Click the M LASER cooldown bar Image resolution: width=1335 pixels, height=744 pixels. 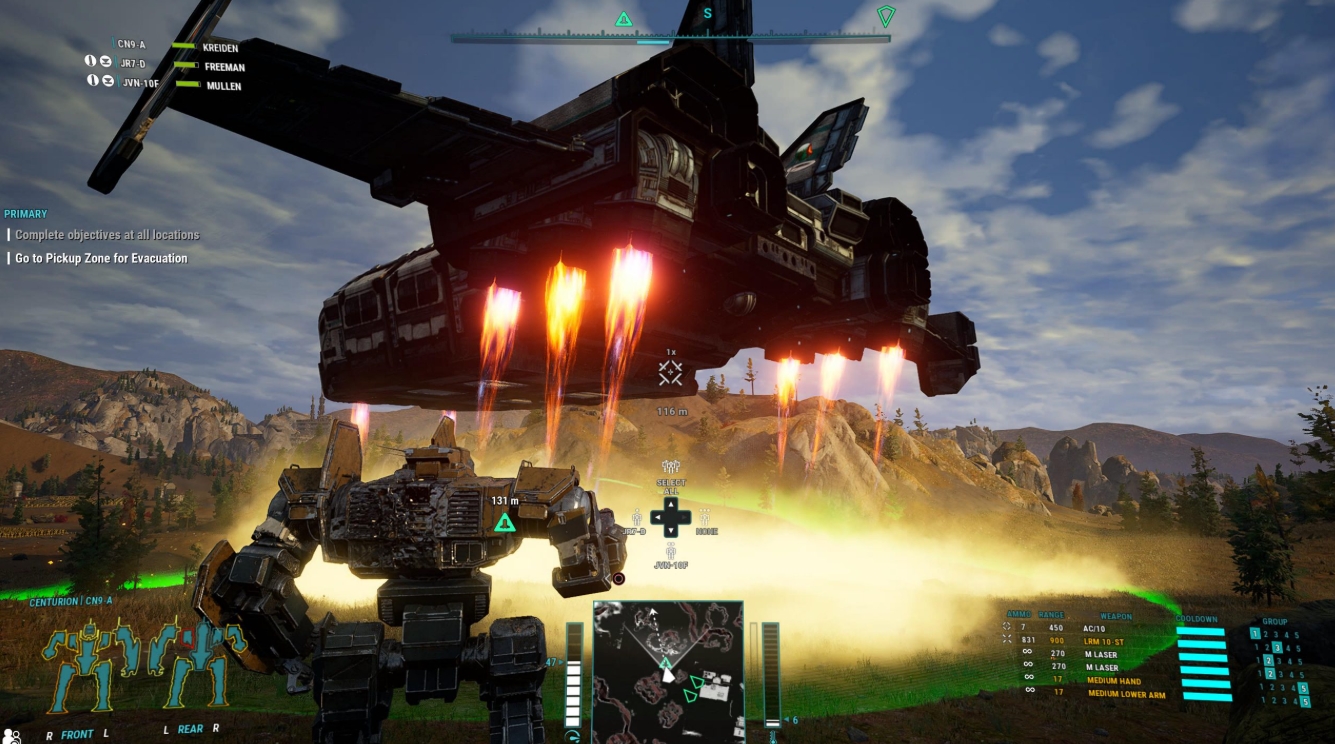pos(1202,655)
